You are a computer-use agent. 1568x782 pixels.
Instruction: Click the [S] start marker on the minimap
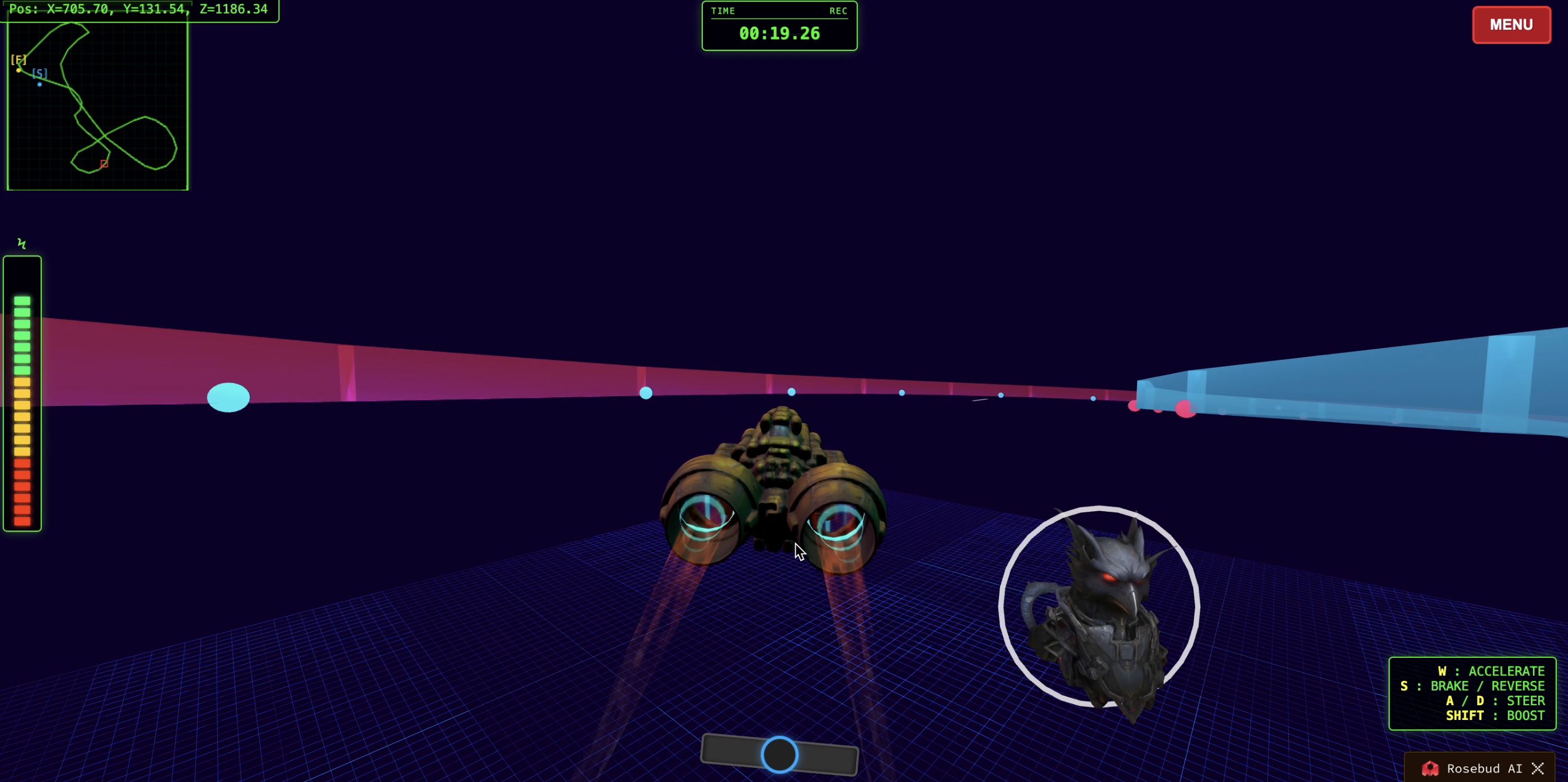click(39, 73)
